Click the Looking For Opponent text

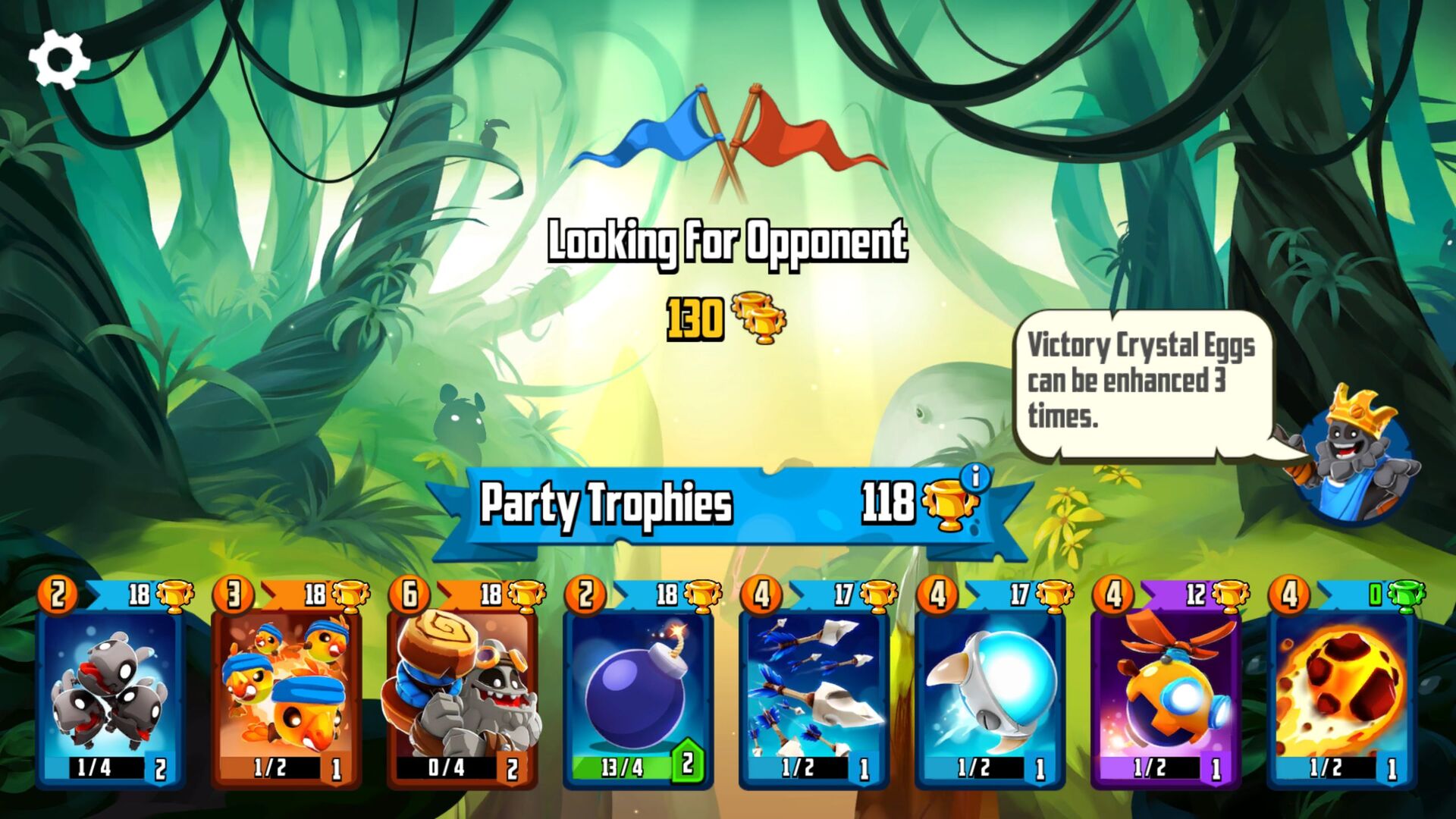pos(728,244)
